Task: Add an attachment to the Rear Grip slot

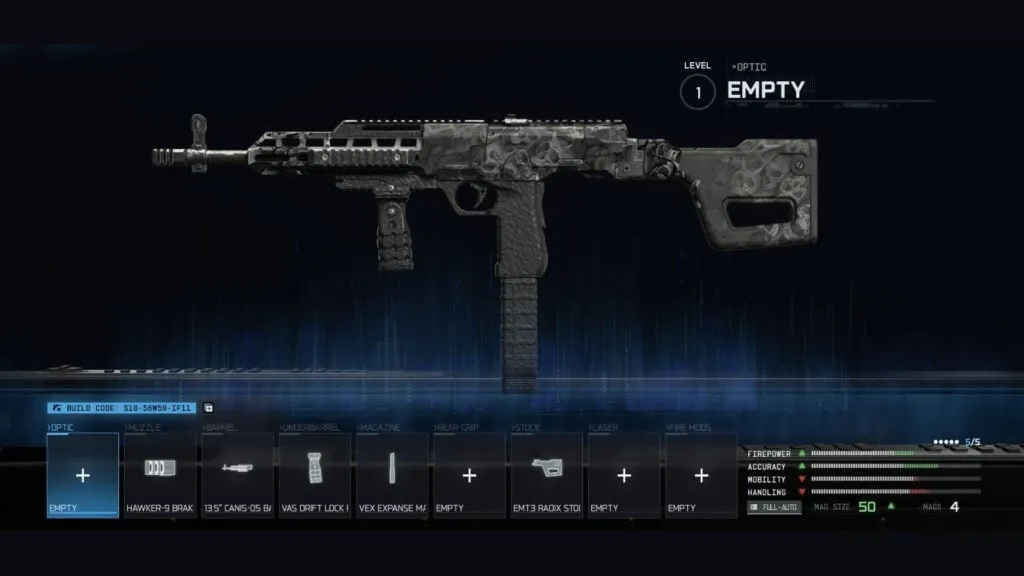Action: [469, 475]
